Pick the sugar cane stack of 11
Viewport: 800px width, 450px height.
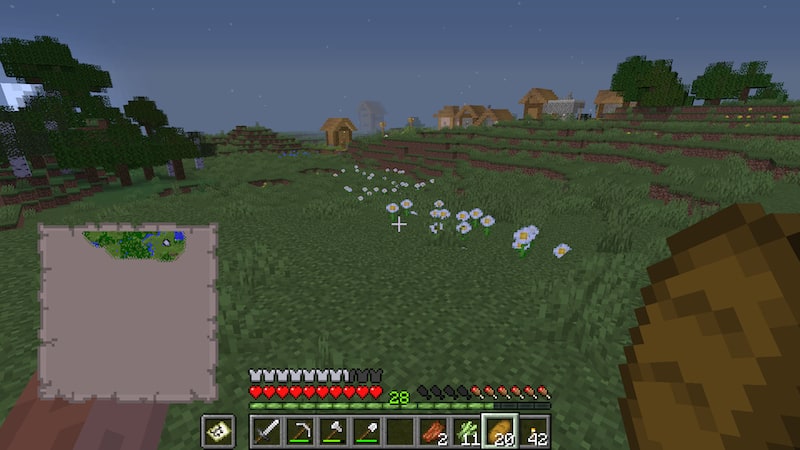point(467,432)
